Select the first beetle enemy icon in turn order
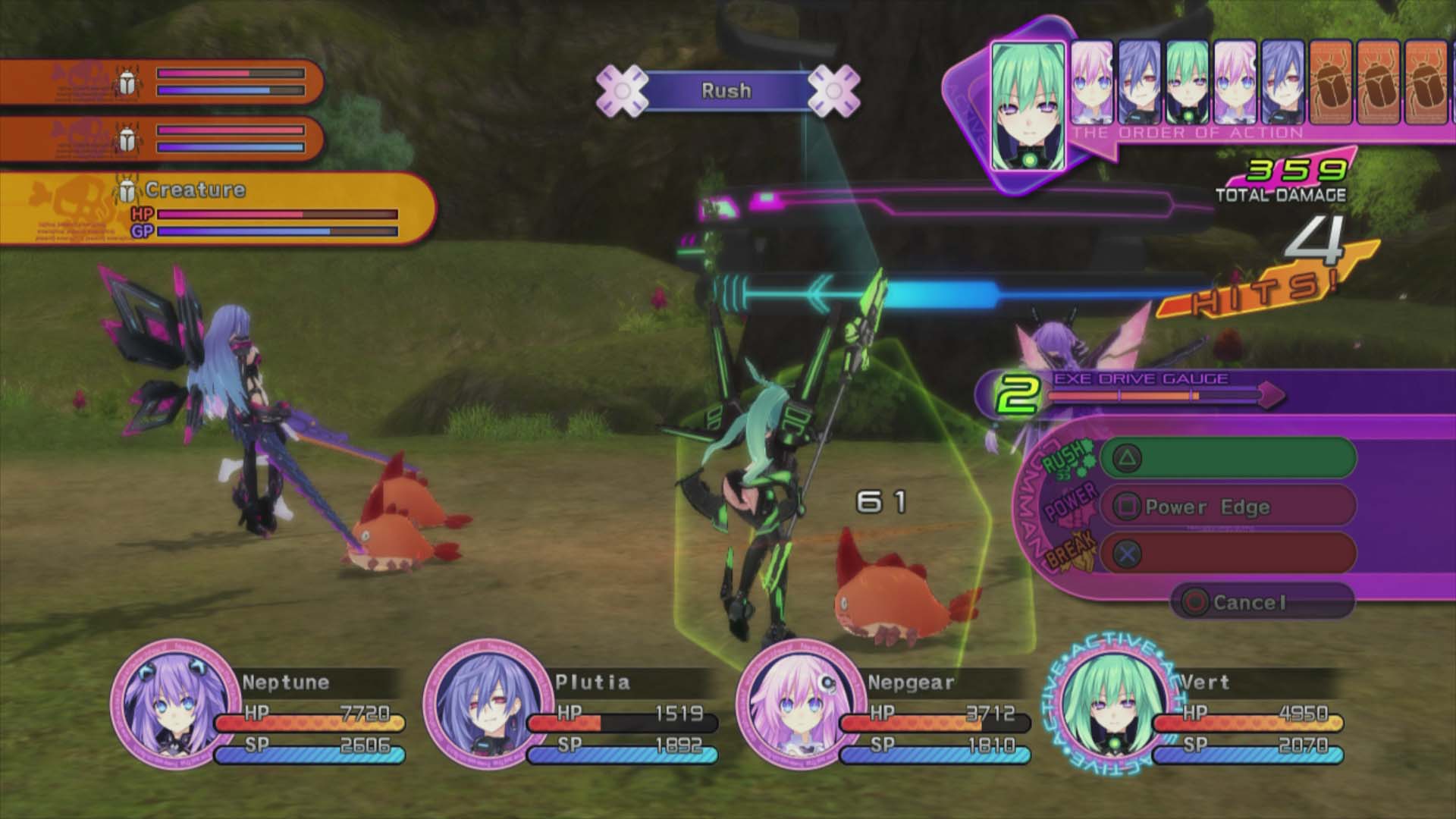The width and height of the screenshot is (1456, 819). point(1331,83)
